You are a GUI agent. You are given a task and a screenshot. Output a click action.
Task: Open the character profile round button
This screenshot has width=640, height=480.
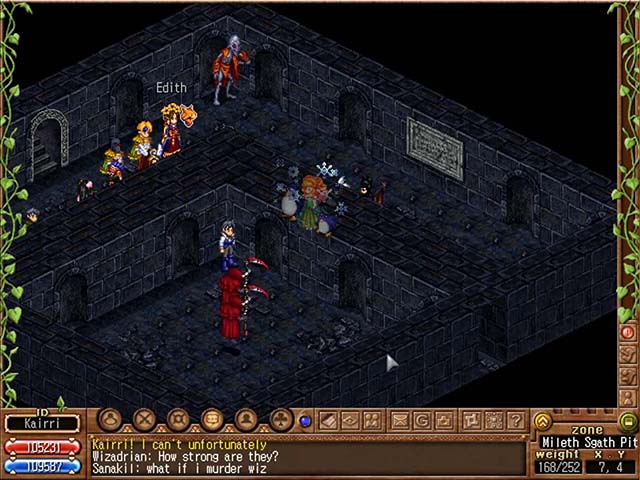(110, 420)
